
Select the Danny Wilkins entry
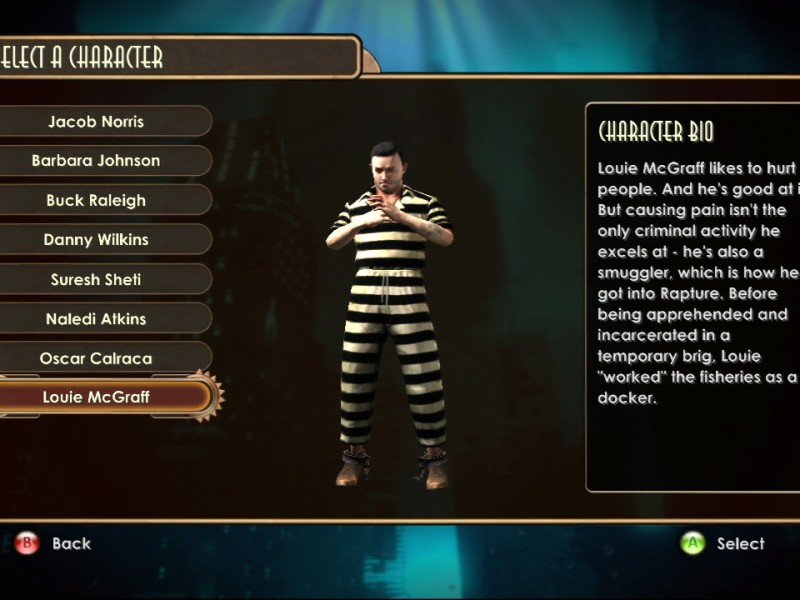coord(96,240)
